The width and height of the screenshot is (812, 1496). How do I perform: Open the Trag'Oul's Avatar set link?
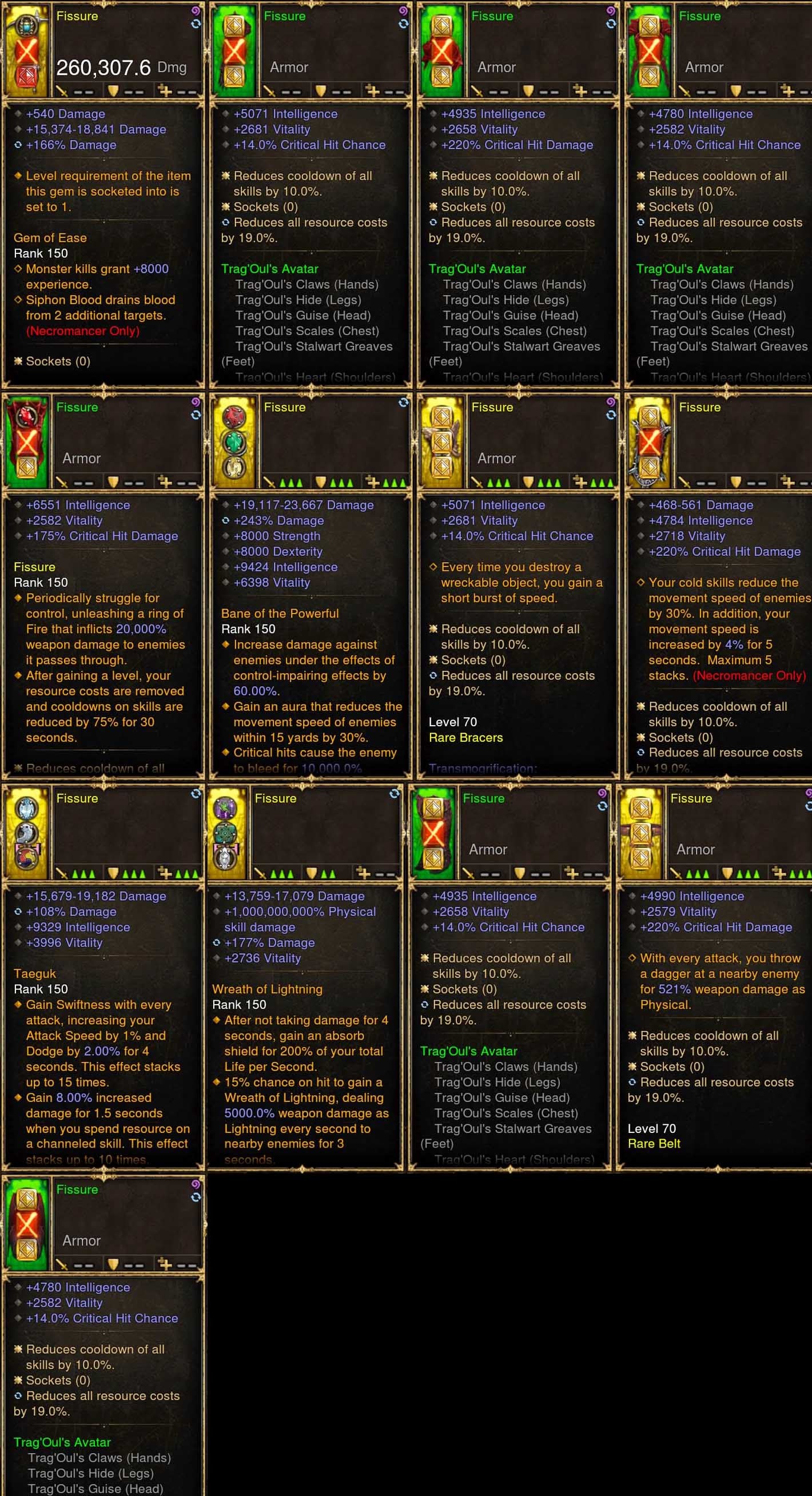[269, 269]
